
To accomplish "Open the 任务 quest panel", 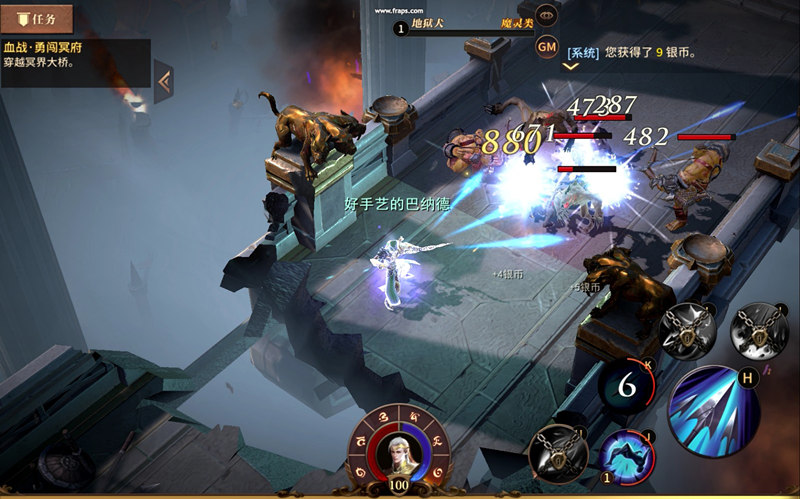I will pos(37,18).
